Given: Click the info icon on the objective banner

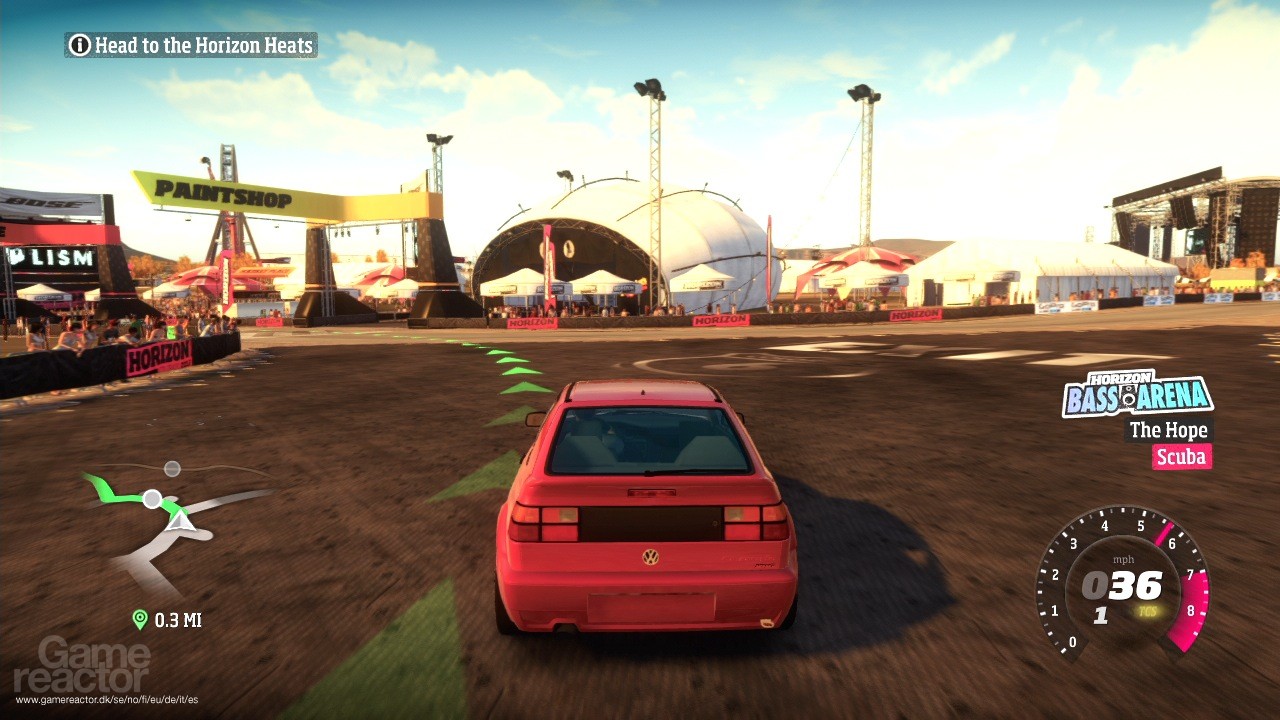Looking at the screenshot, I should pos(79,45).
